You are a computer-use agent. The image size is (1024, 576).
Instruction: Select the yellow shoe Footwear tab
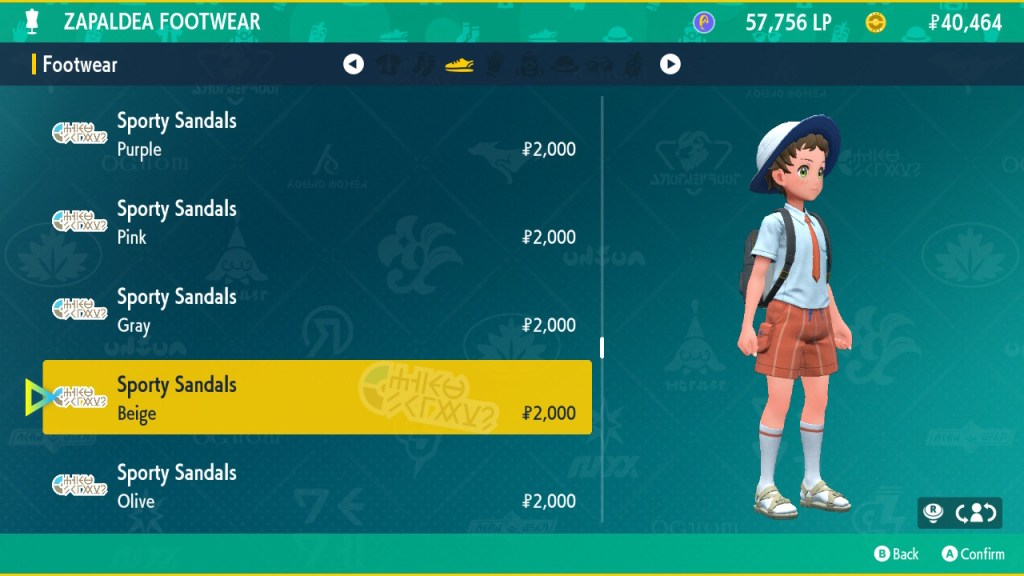click(x=459, y=65)
